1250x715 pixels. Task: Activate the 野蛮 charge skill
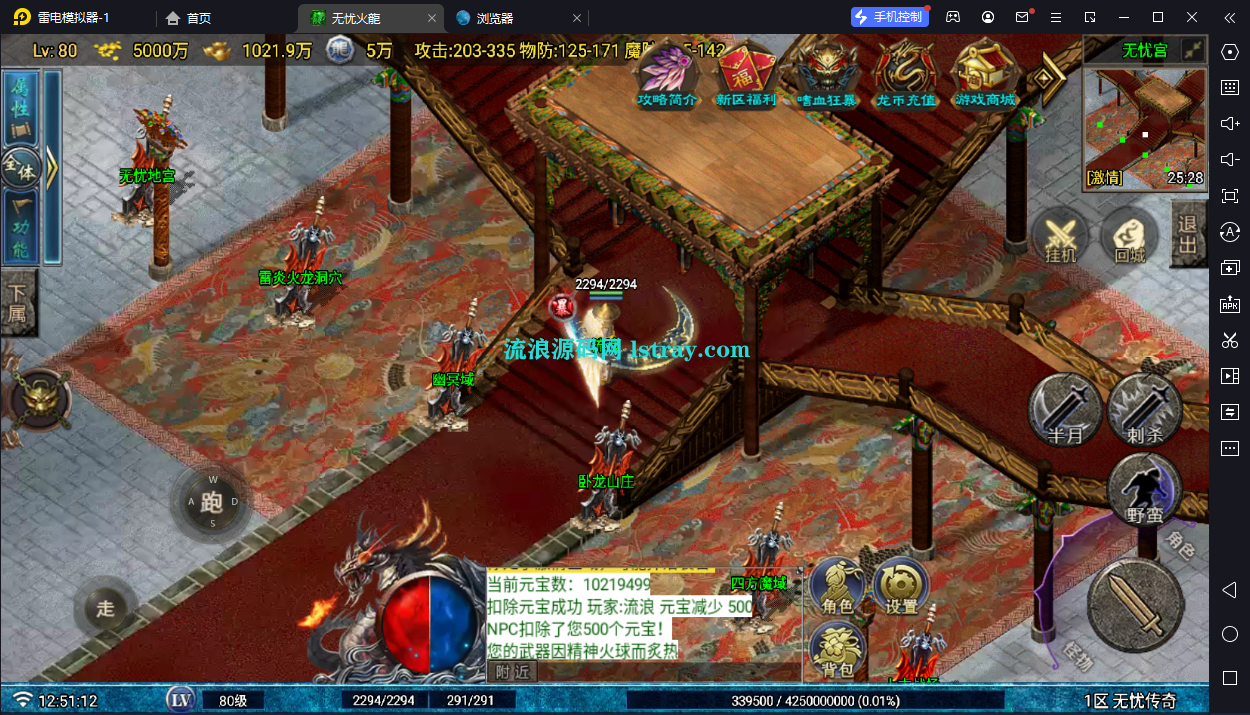click(1144, 489)
